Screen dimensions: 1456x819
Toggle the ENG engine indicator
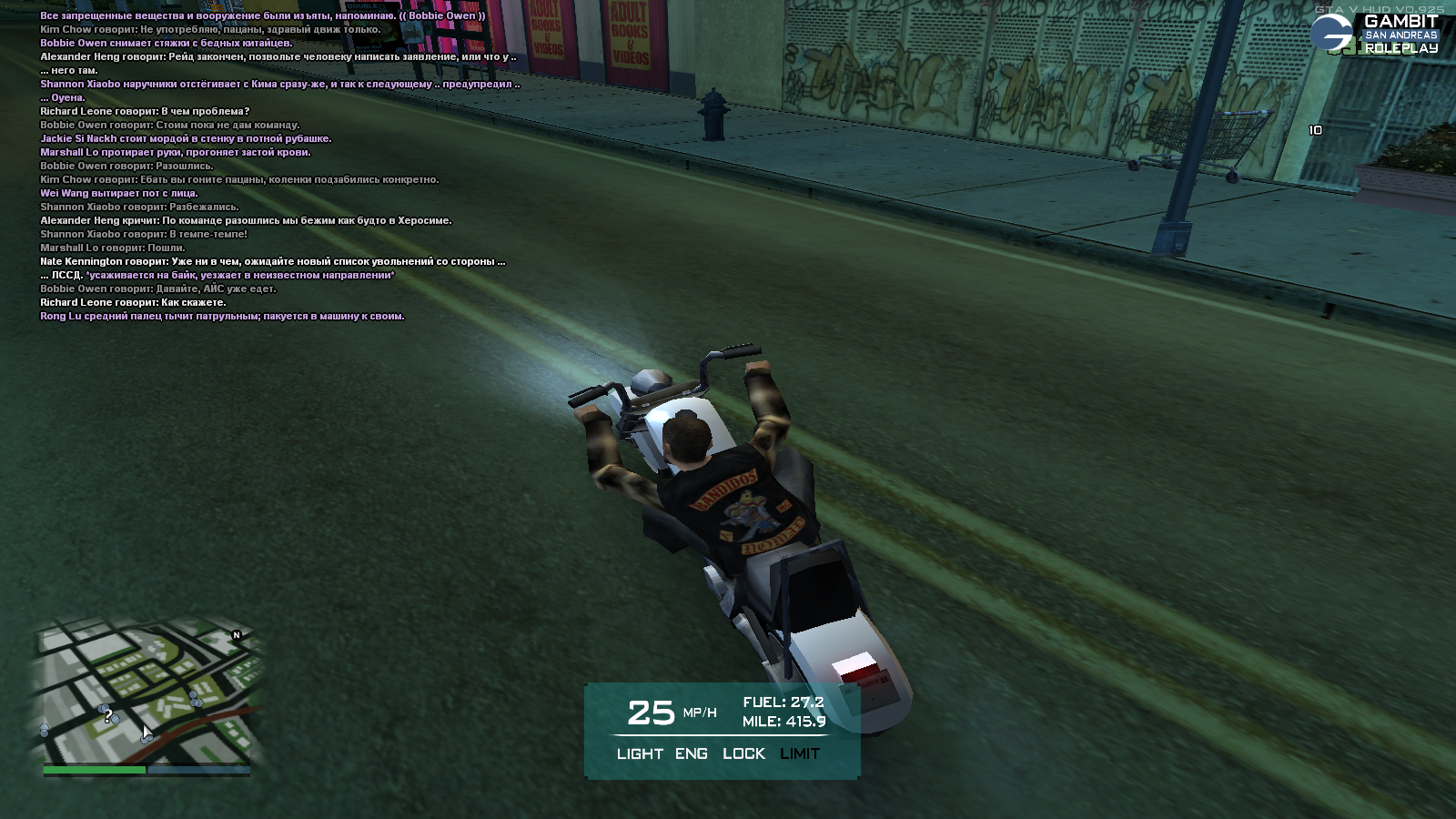[692, 753]
